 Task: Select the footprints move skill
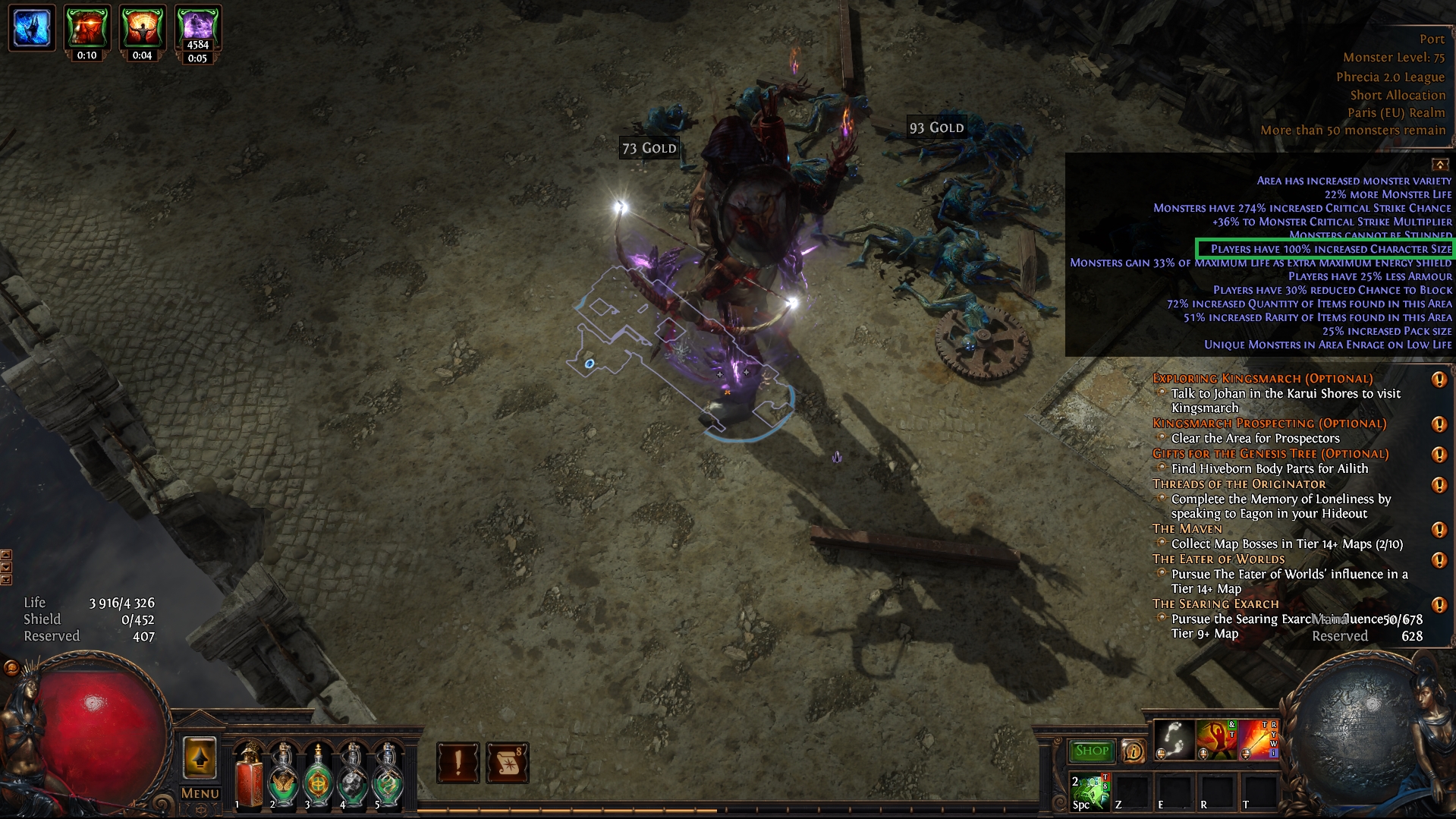coord(1173,739)
